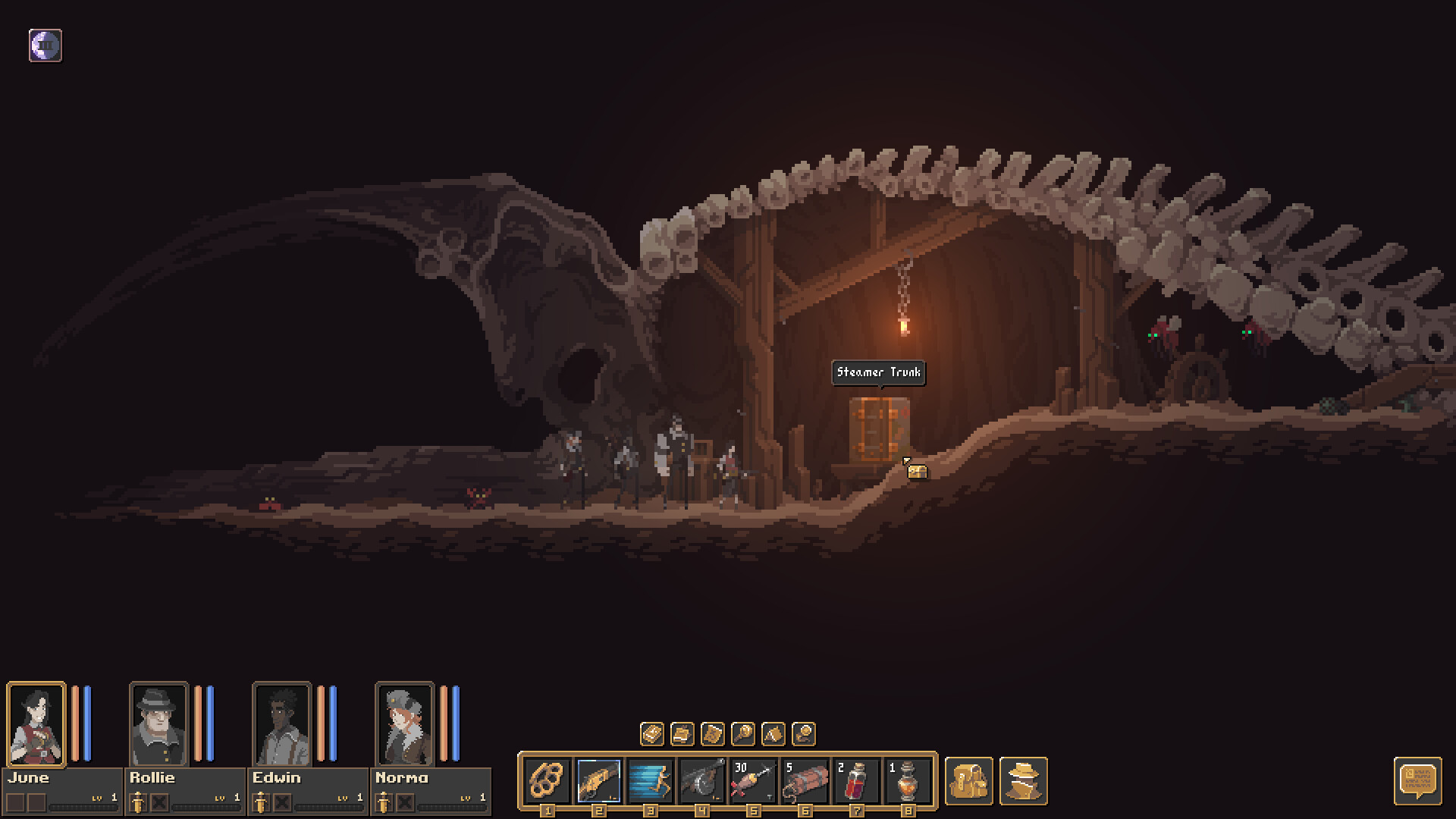This screenshot has height=819, width=1456.
Task: Use the syringe item with 30 count
Action: (x=753, y=780)
